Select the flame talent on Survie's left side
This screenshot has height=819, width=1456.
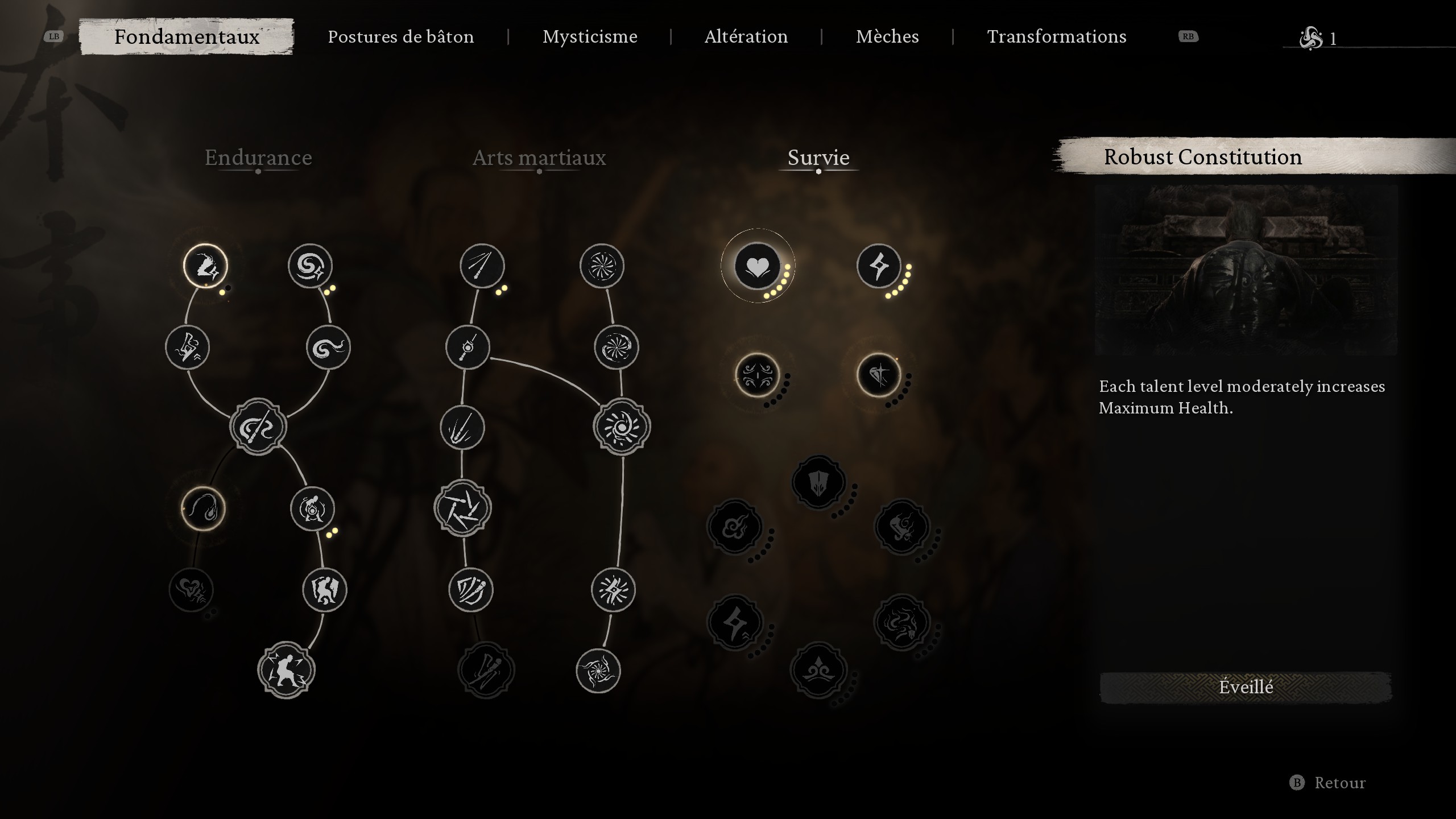coord(735,527)
